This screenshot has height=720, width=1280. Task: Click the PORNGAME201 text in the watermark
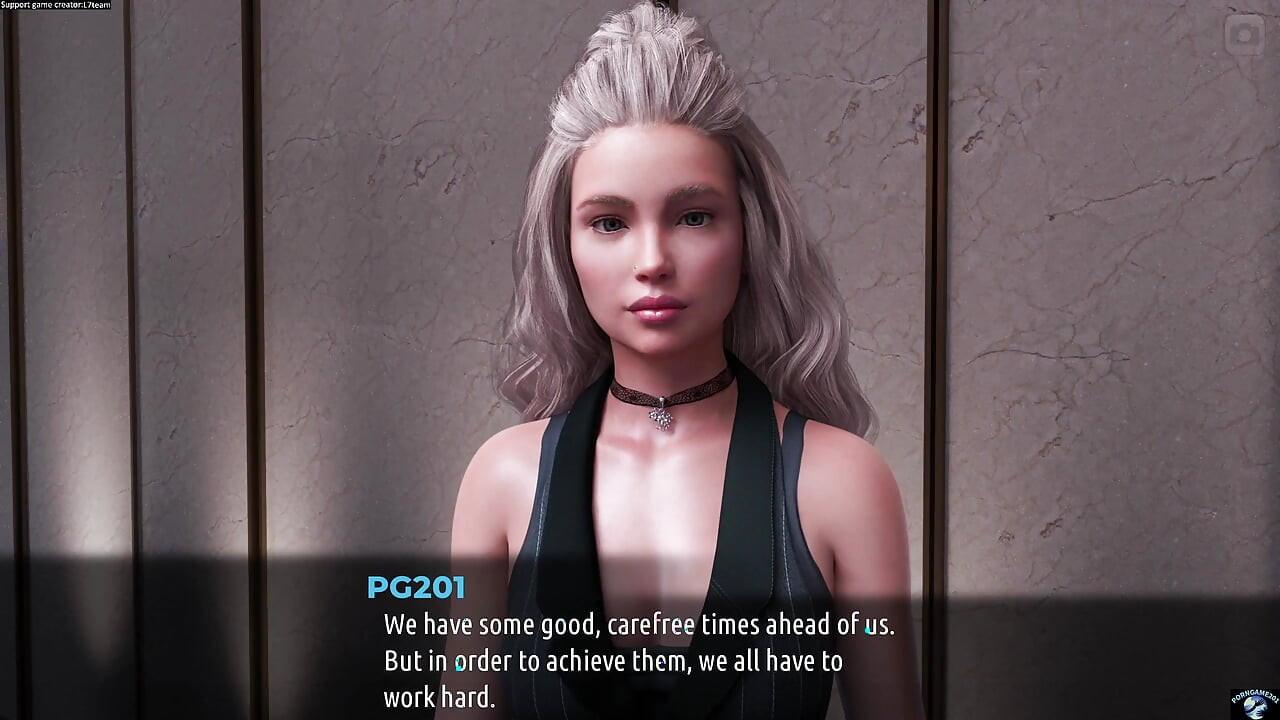click(1254, 696)
